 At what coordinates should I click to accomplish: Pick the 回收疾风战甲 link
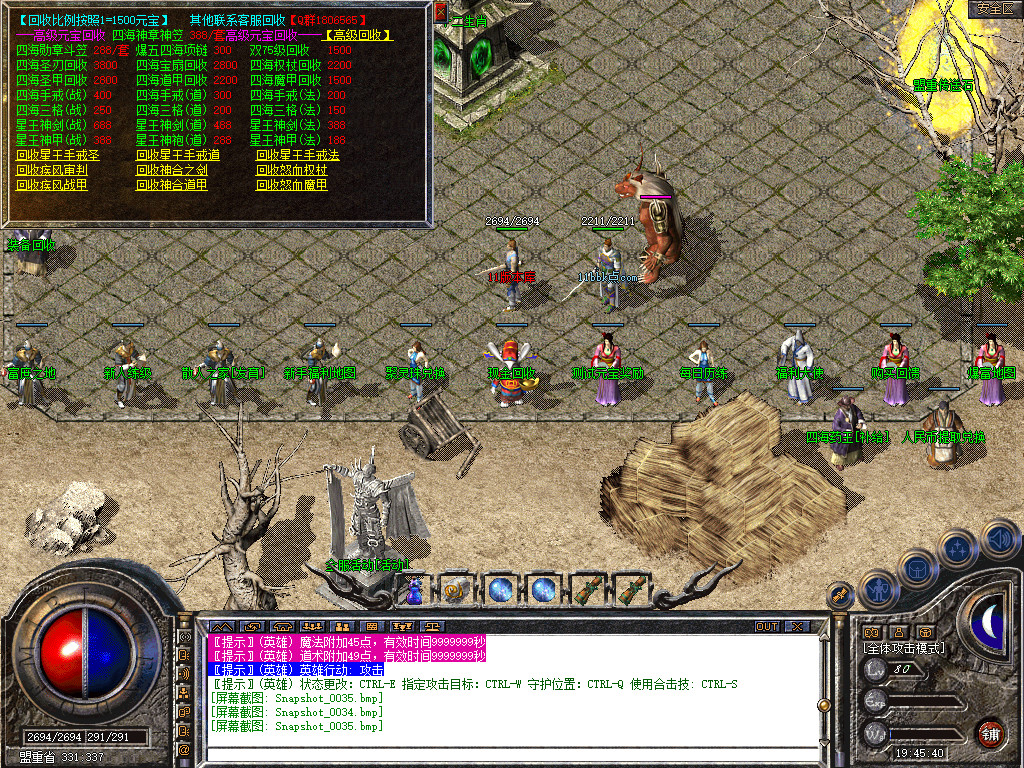click(52, 185)
